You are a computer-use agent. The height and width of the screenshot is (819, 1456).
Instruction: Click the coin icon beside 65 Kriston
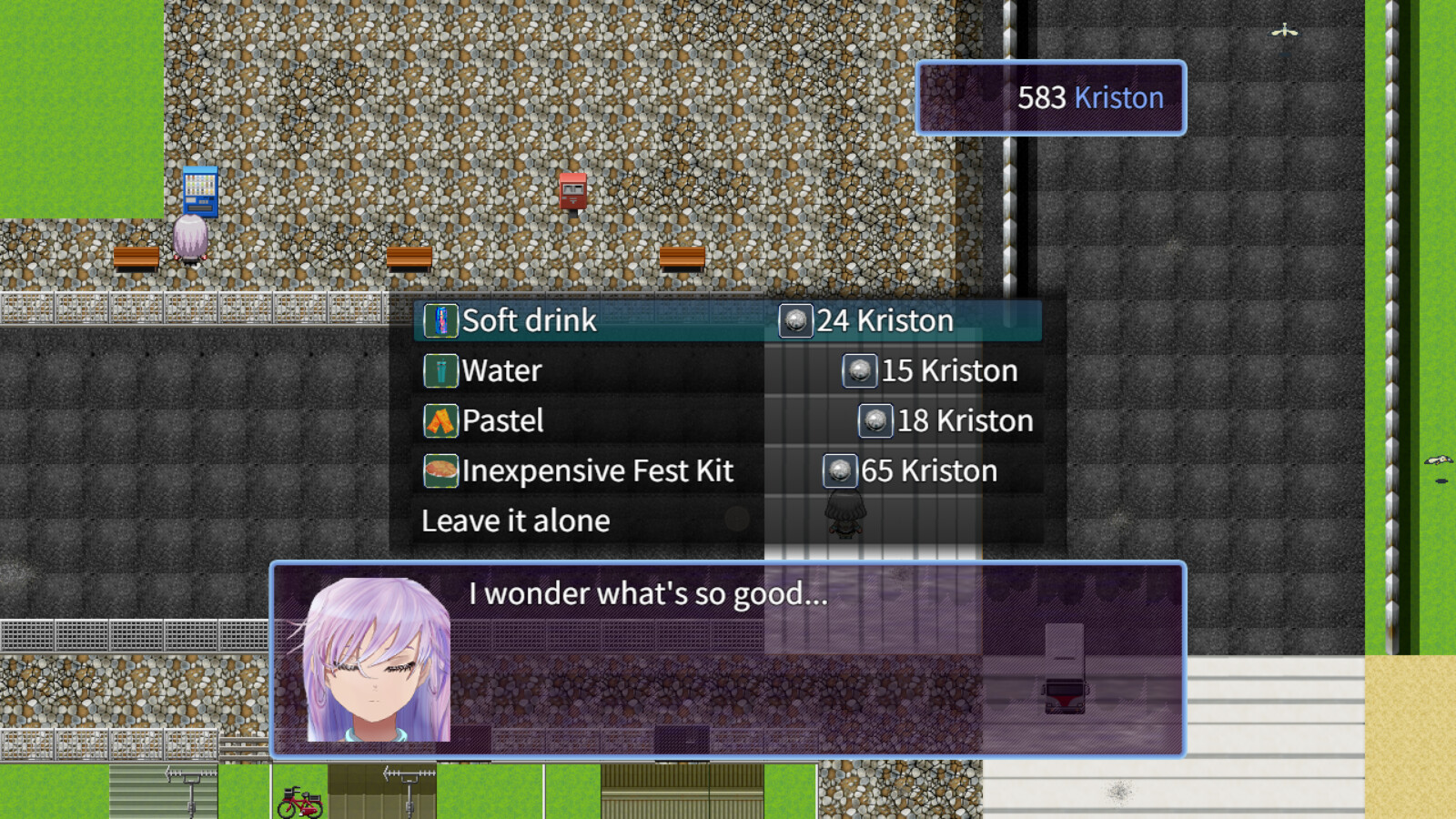pyautogui.click(x=842, y=470)
